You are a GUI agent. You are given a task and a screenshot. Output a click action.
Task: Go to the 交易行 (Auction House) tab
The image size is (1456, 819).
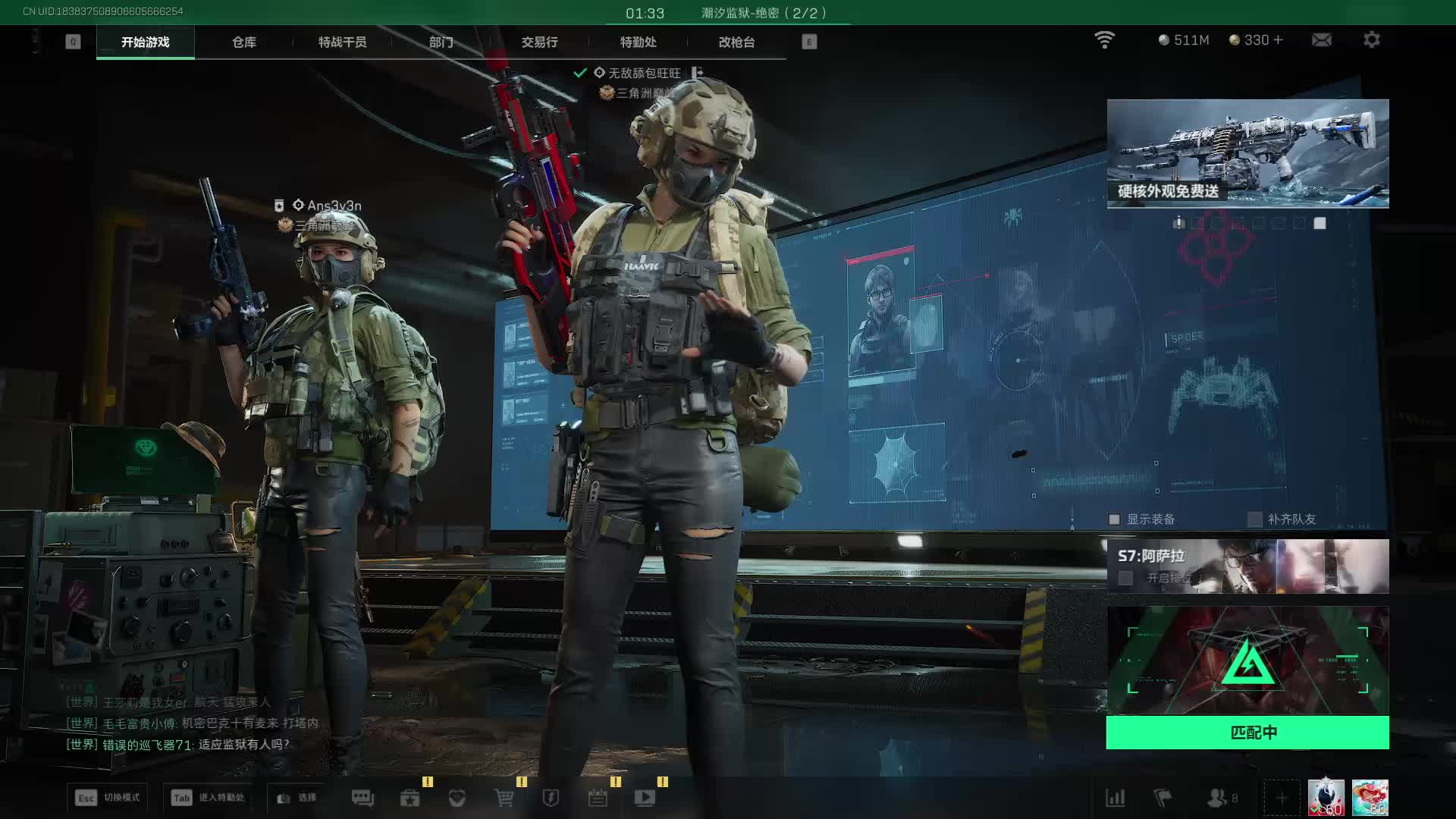click(x=539, y=42)
